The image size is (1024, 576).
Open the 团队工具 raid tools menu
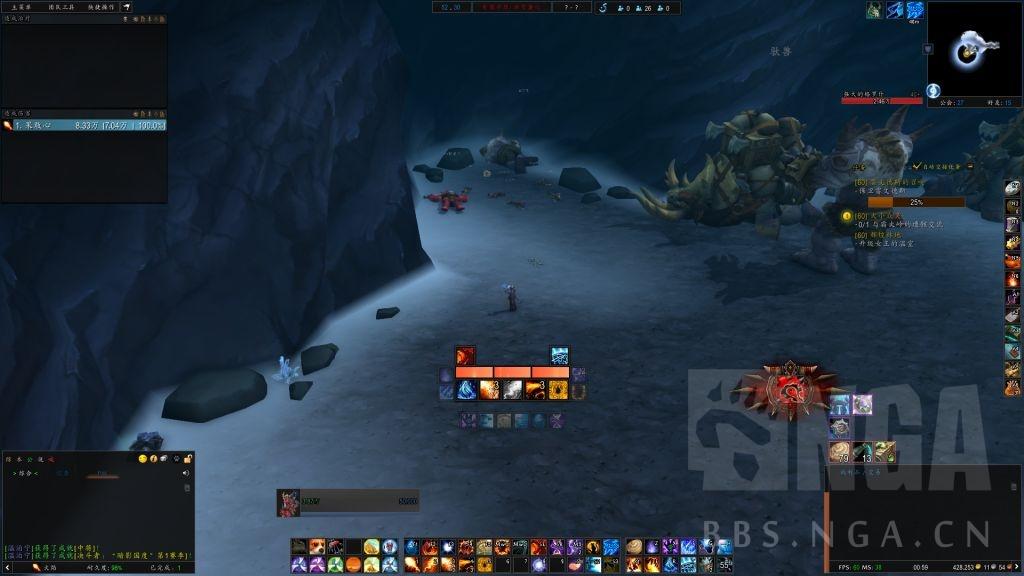[63, 7]
